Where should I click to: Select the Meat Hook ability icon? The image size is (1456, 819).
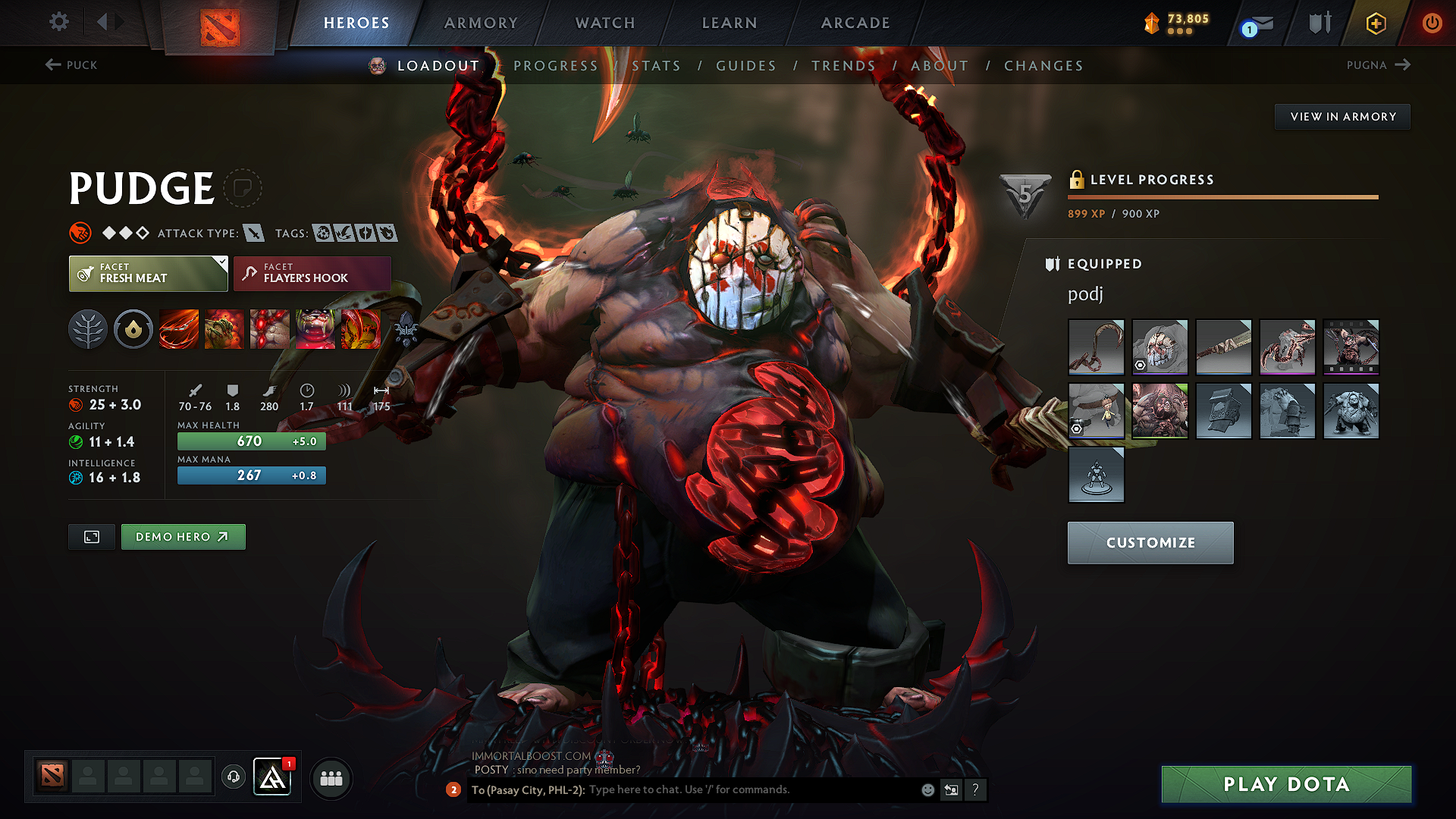(x=179, y=329)
